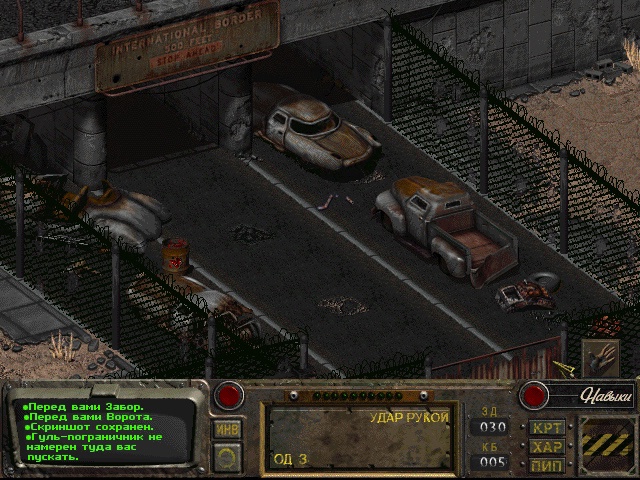Open the map with КРТ button

[x=547, y=428]
